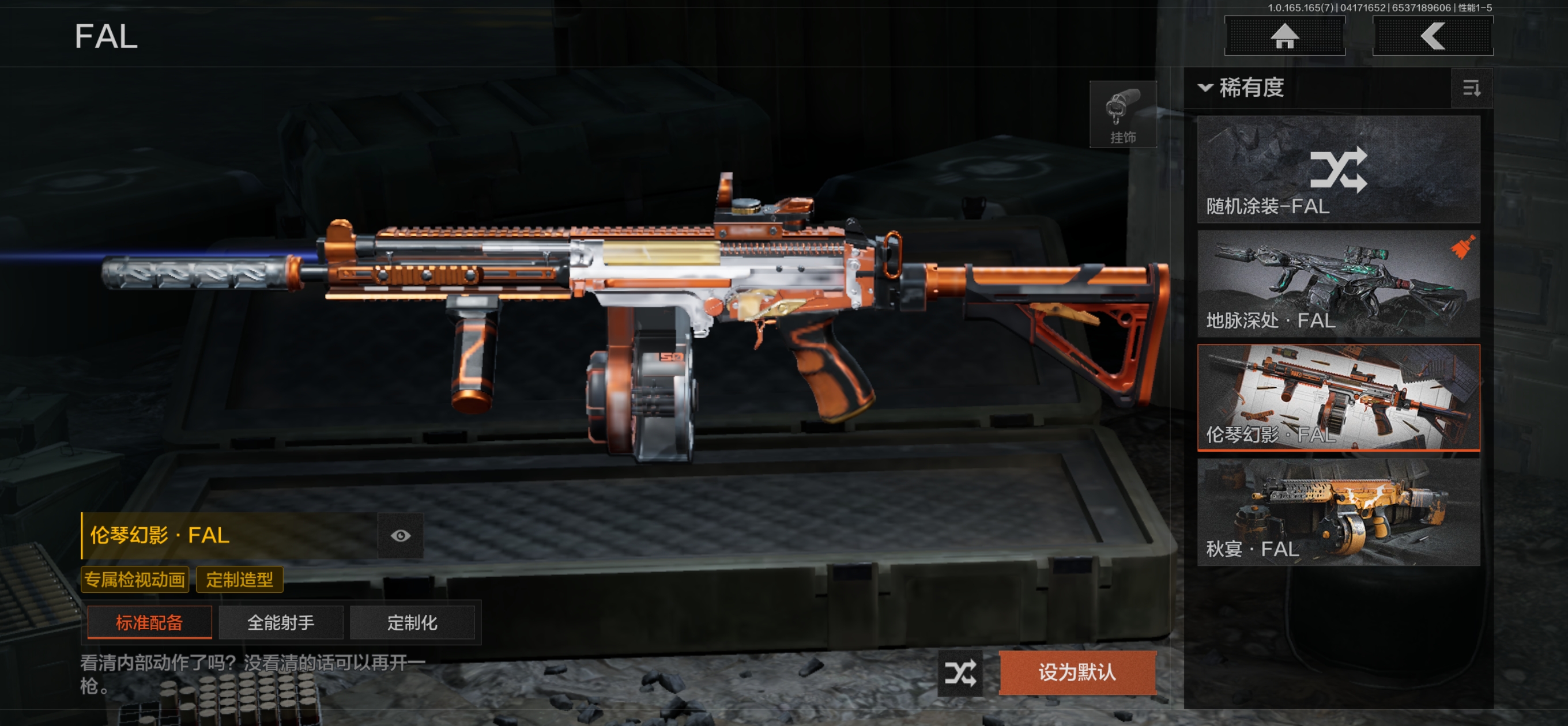1568x726 pixels.
Task: Return to the home screen
Action: click(1284, 36)
